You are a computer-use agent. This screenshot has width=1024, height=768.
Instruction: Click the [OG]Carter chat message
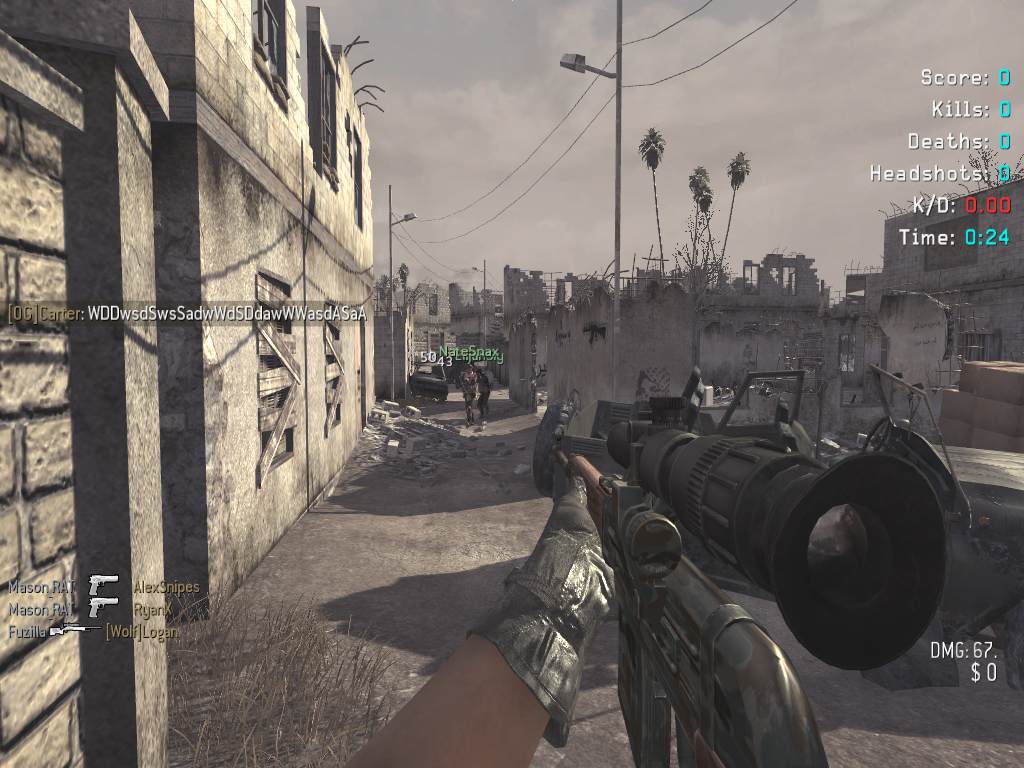187,313
